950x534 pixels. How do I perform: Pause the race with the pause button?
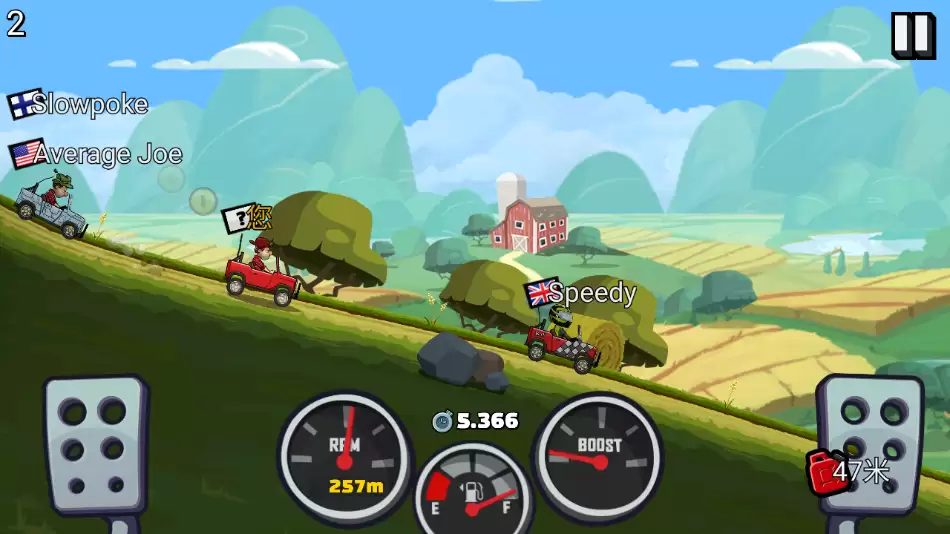(912, 35)
